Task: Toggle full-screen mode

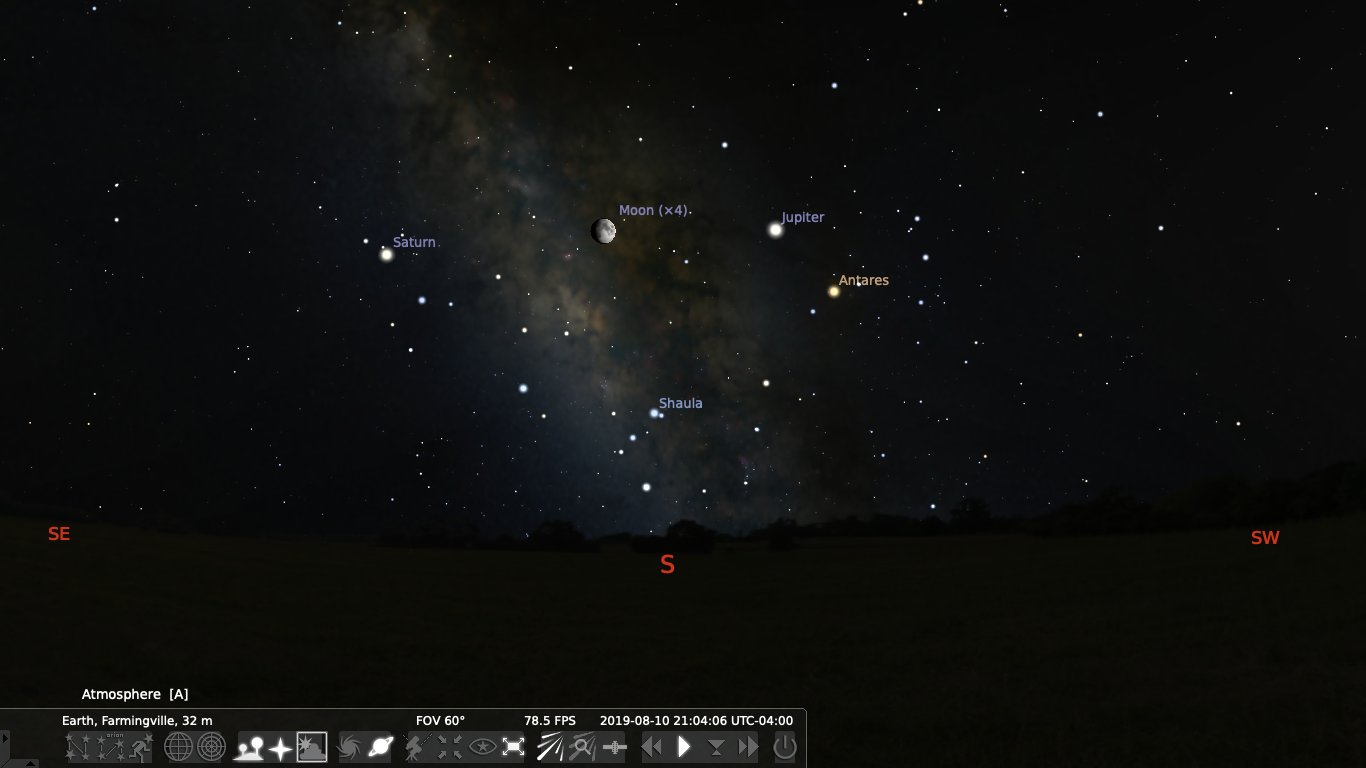Action: coord(514,747)
